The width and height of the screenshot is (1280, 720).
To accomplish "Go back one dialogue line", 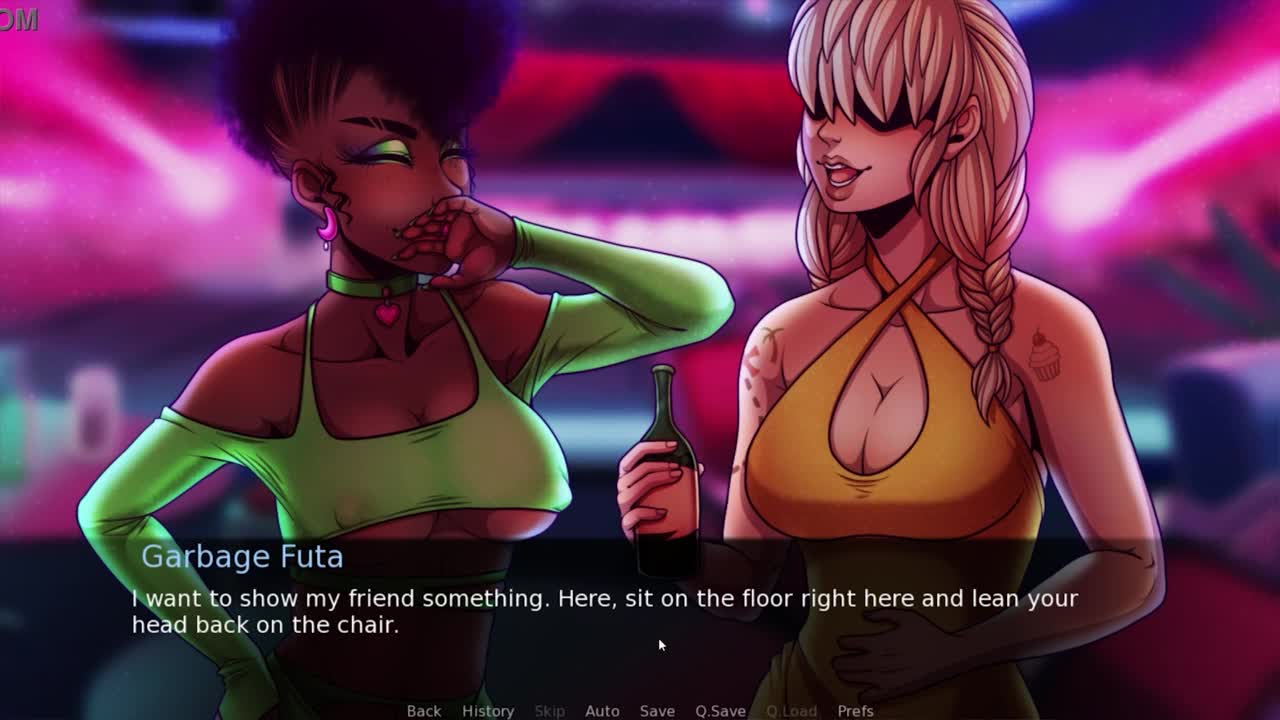I will (423, 710).
